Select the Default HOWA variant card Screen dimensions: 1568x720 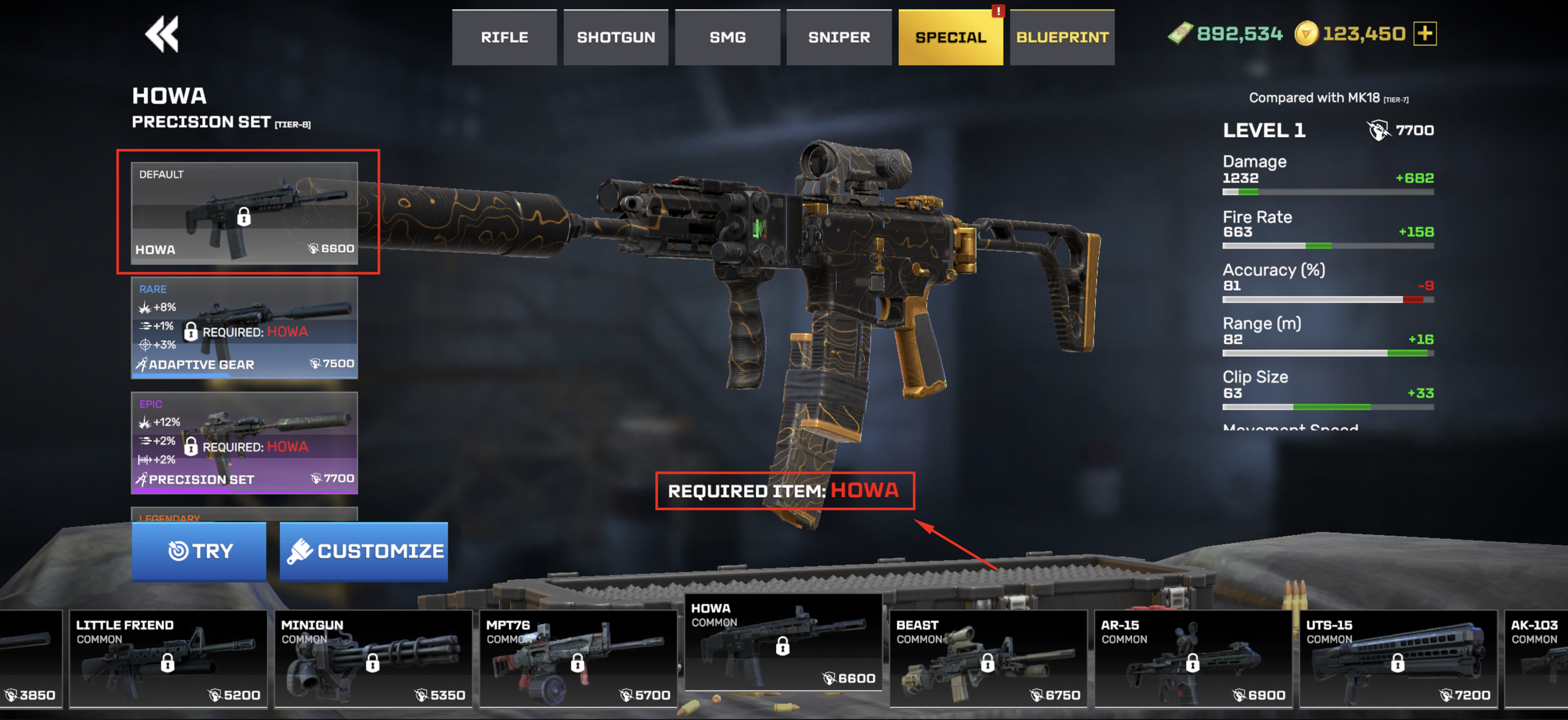[x=244, y=212]
